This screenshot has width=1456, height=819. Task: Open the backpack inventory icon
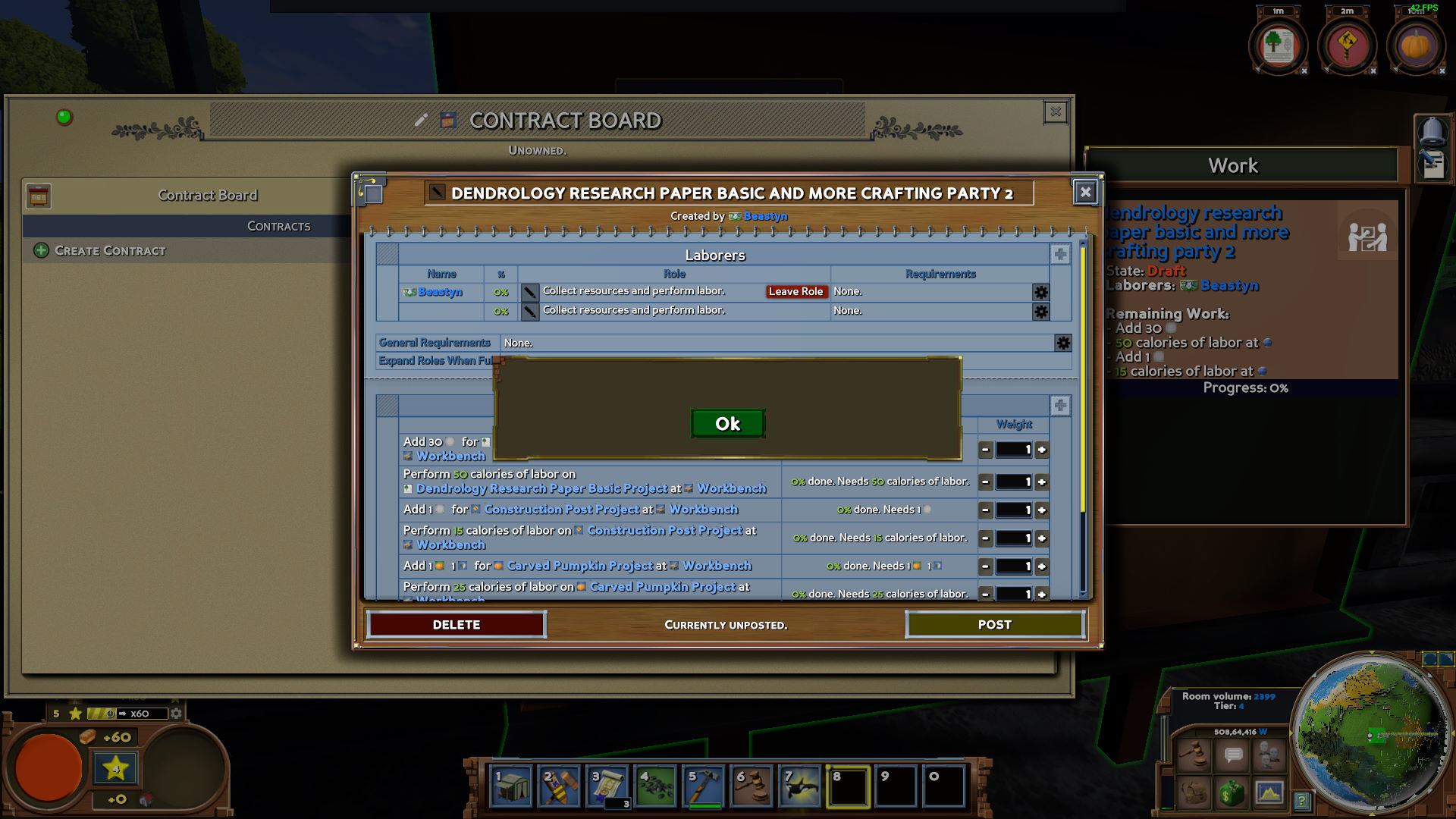(x=1195, y=795)
